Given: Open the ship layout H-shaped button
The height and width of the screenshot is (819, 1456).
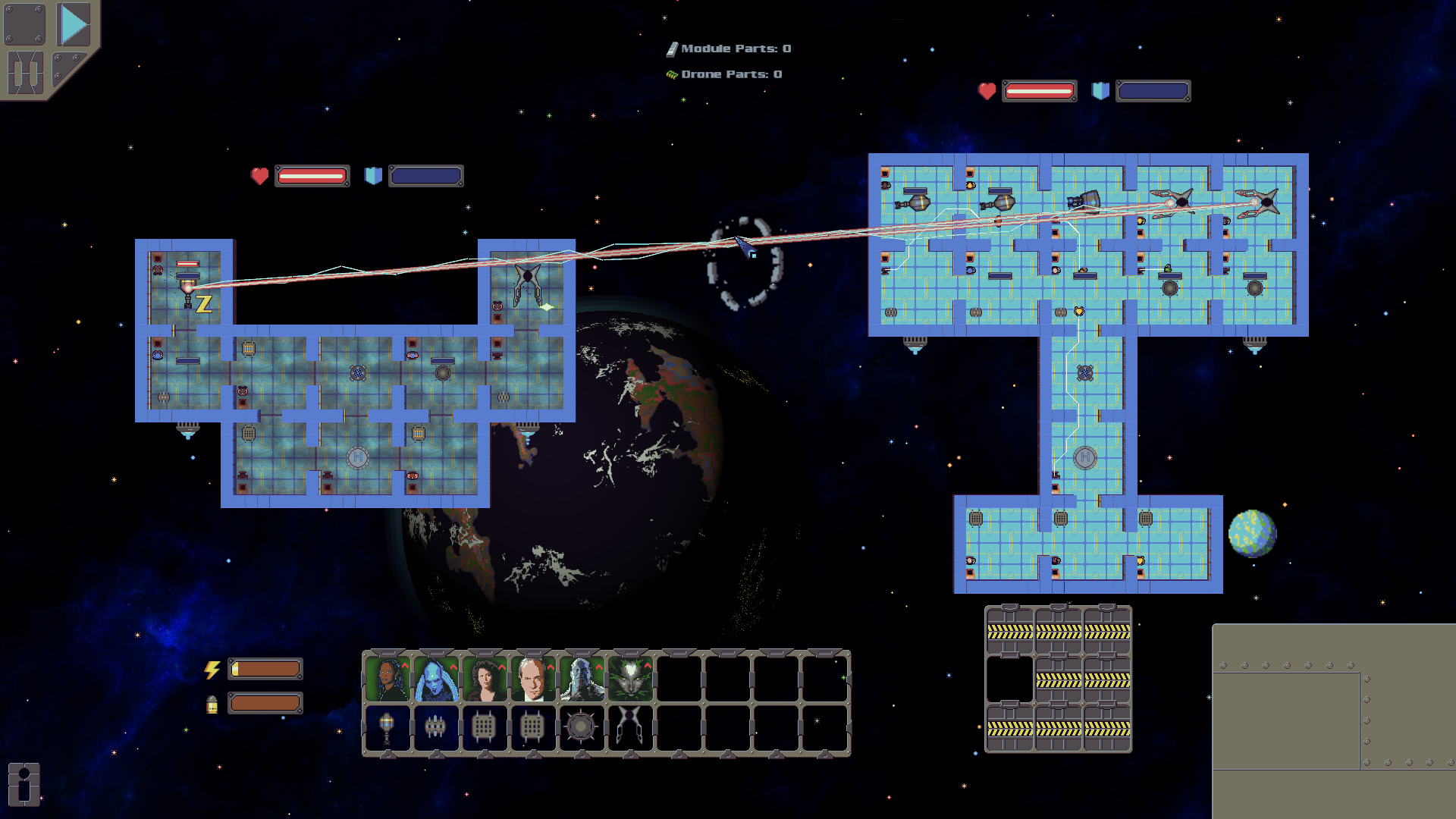Looking at the screenshot, I should [x=25, y=73].
